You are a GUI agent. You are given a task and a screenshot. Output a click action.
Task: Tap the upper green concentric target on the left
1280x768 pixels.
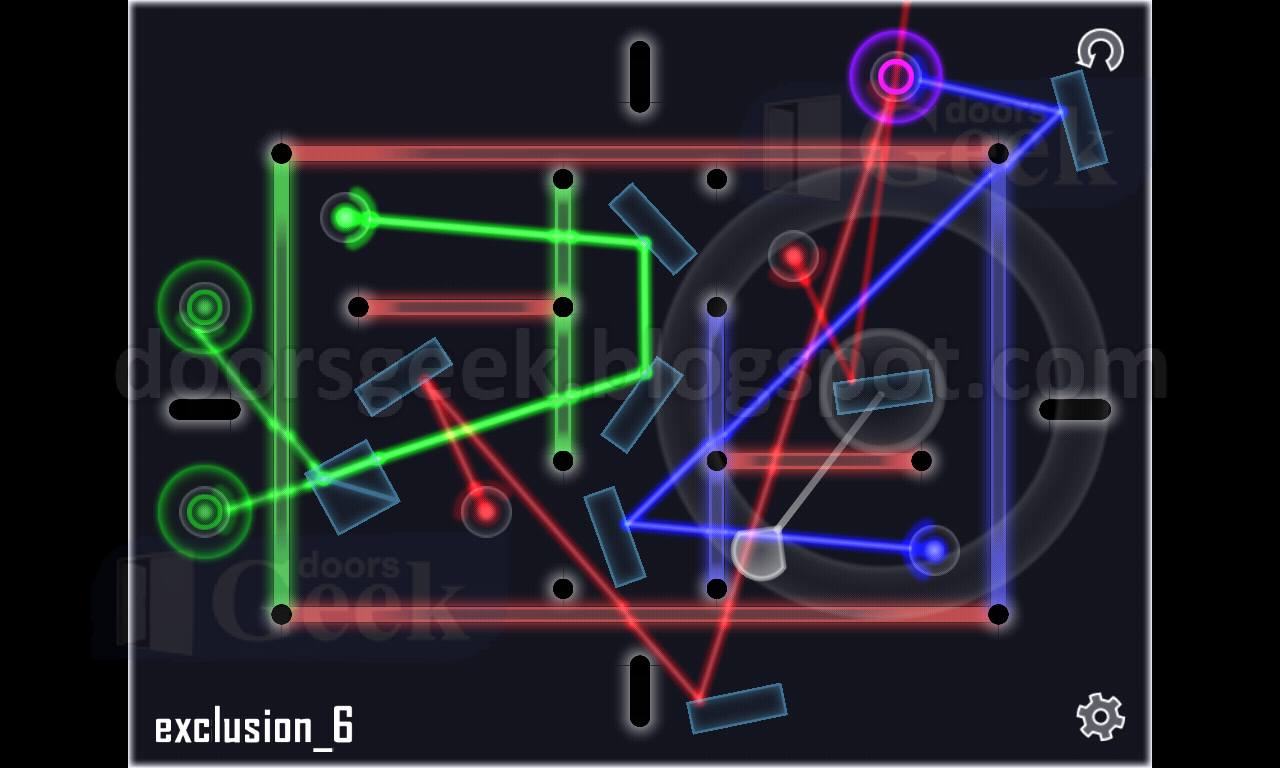pyautogui.click(x=203, y=307)
